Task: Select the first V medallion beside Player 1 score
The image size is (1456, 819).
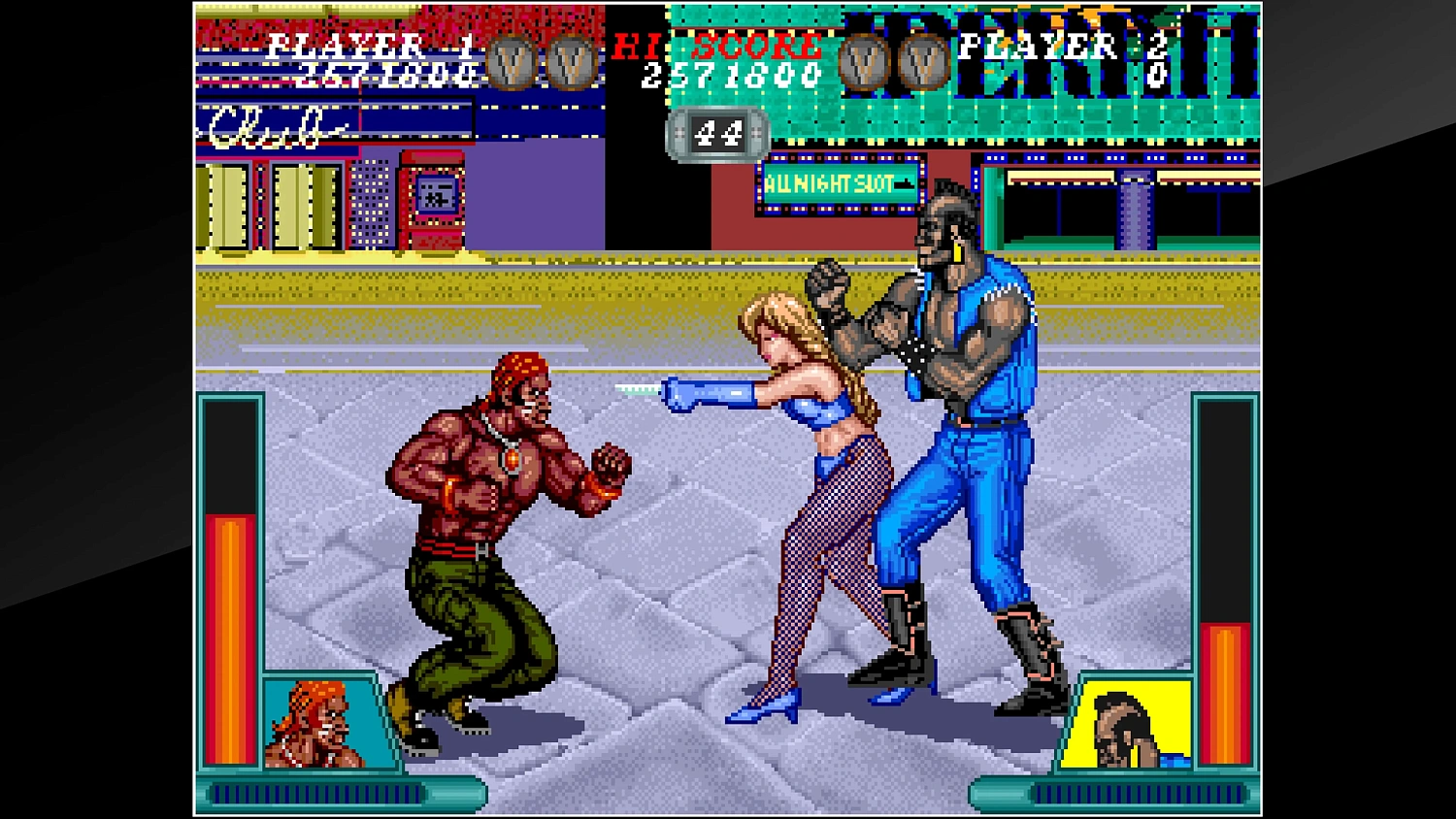Action: click(509, 60)
